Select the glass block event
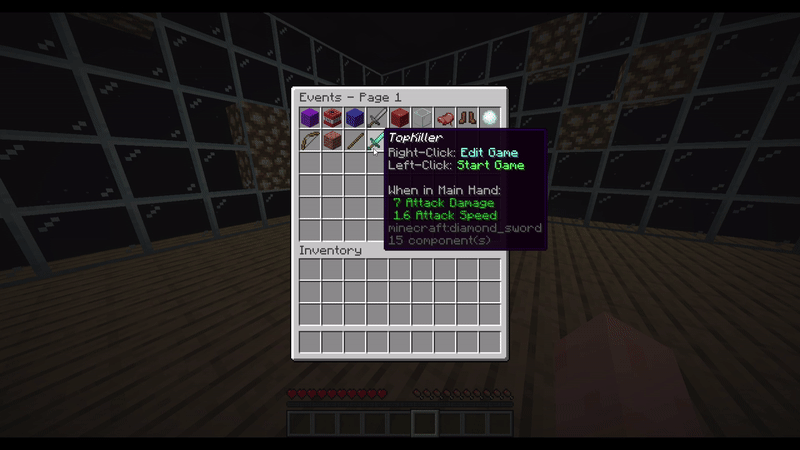The height and width of the screenshot is (450, 800). [x=422, y=119]
